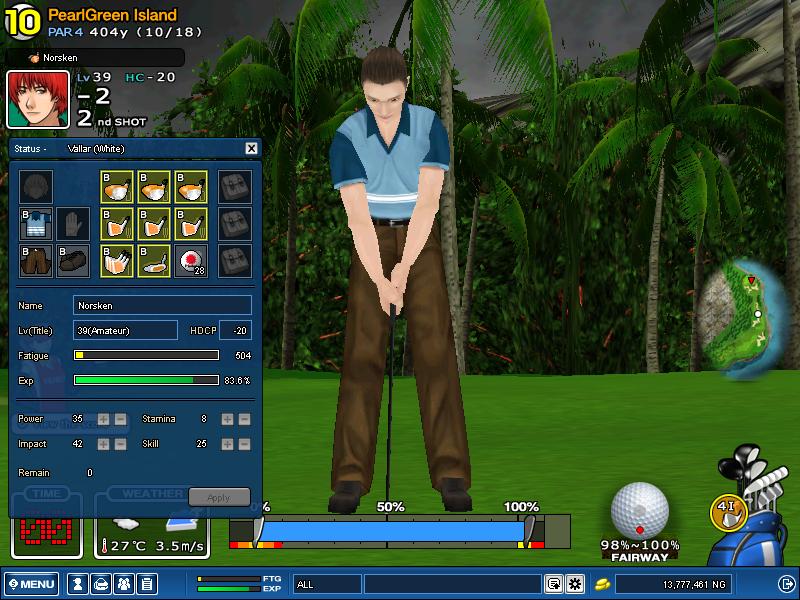
Task: Select the equipped brown pants slot
Action: click(x=36, y=260)
